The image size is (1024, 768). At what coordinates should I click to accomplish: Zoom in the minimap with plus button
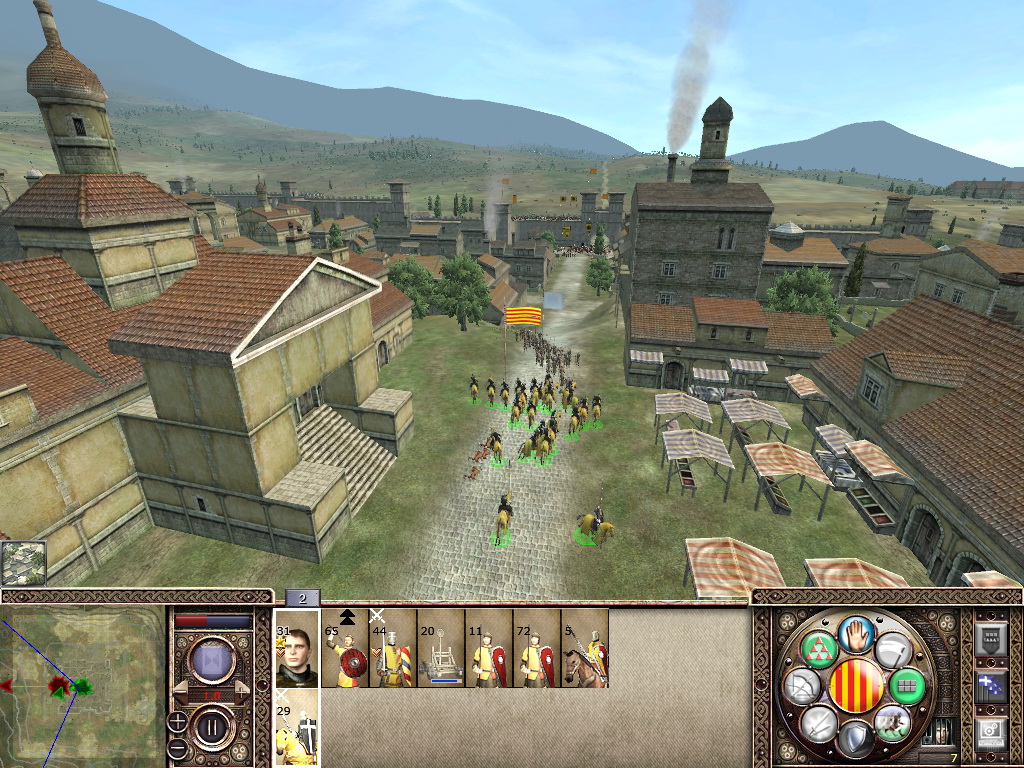pos(177,719)
